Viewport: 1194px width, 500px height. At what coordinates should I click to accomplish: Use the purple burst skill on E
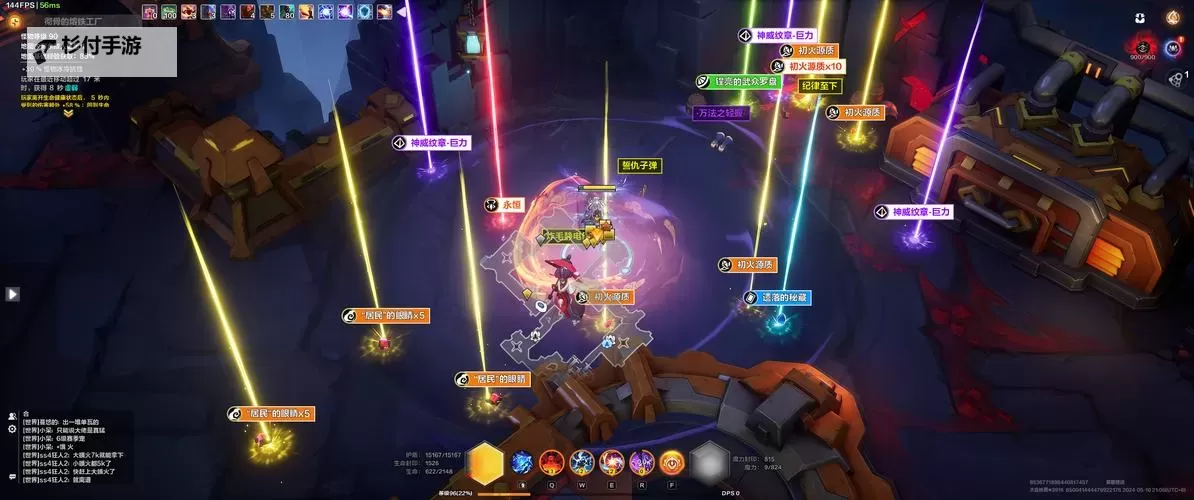[612, 462]
